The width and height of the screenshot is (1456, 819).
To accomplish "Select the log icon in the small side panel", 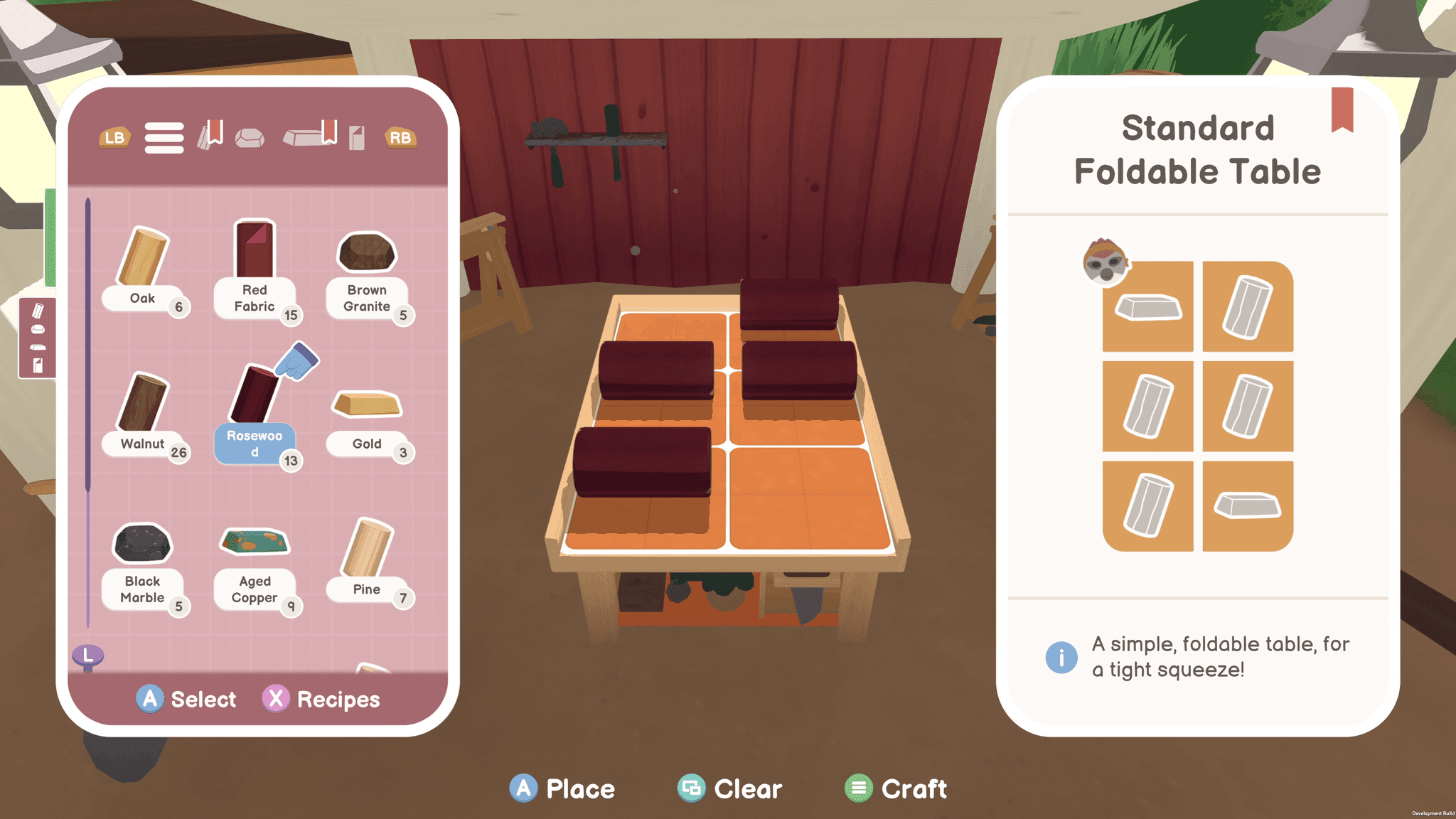I will [x=38, y=311].
